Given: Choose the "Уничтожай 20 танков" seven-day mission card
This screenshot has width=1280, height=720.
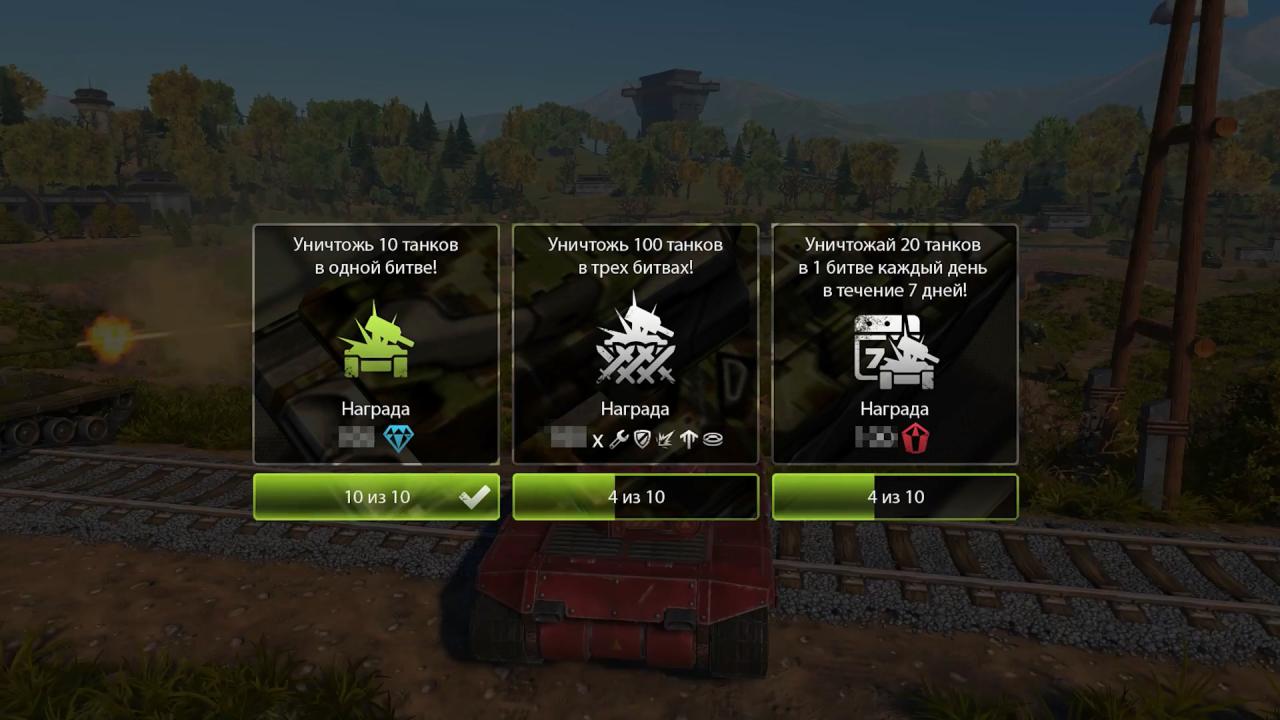Looking at the screenshot, I should tap(895, 343).
